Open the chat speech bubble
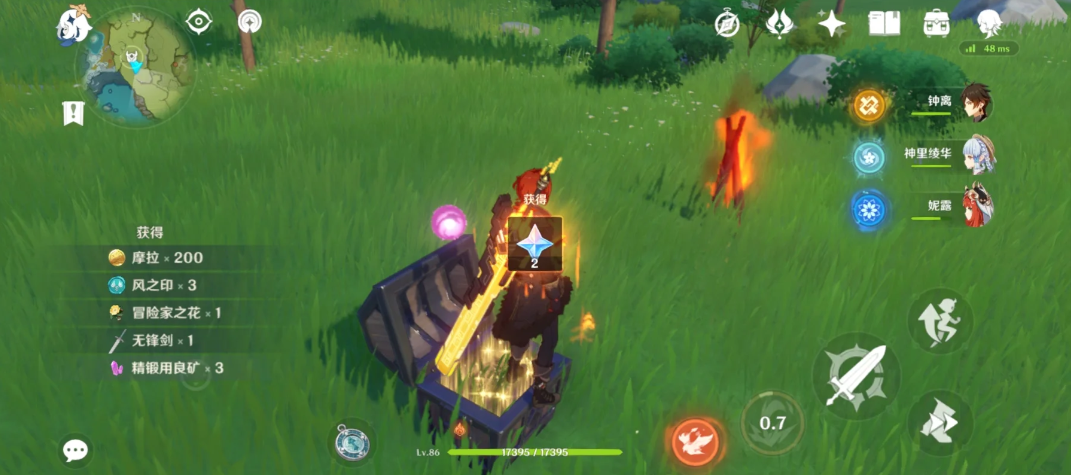Viewport: 1071px width, 475px height. pyautogui.click(x=76, y=450)
